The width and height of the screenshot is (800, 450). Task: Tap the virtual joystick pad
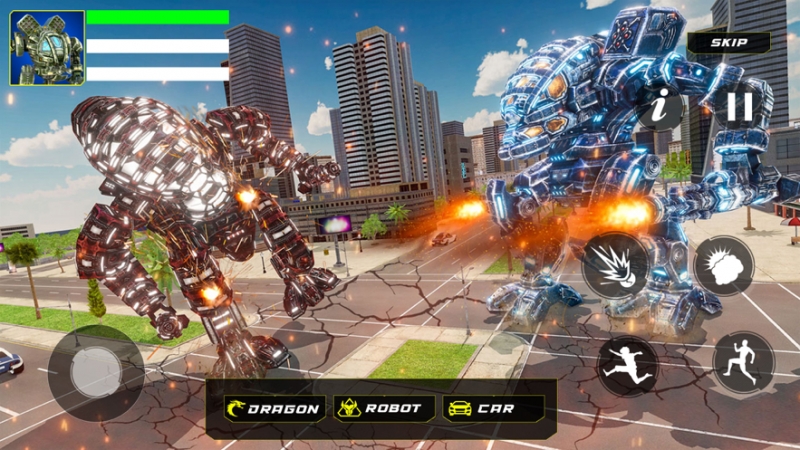[x=96, y=372]
